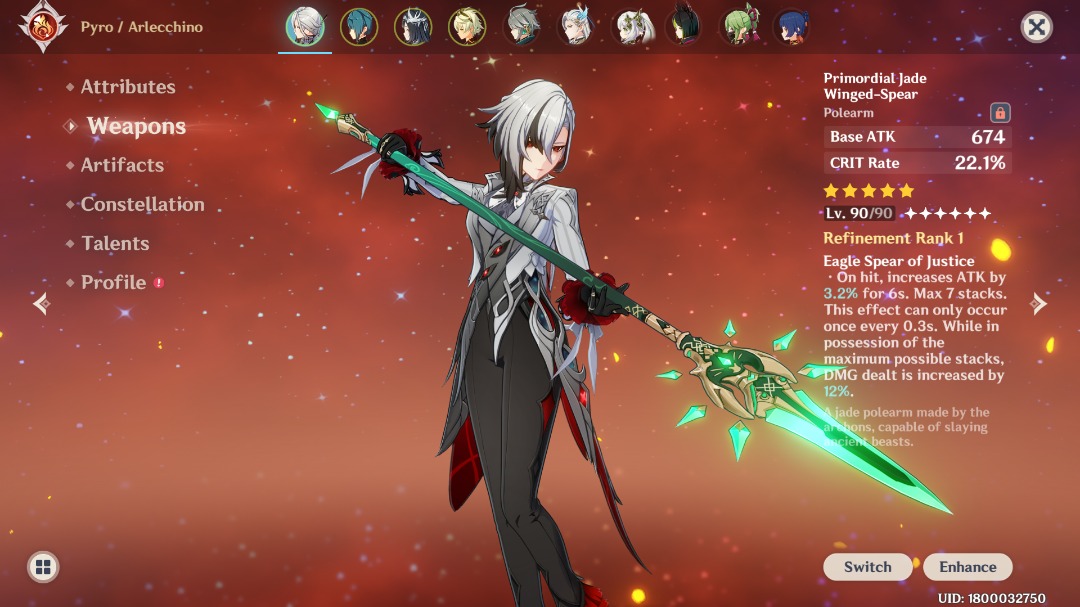Select the green-haired character with pink bow
This screenshot has height=607, width=1080.
pos(739,27)
